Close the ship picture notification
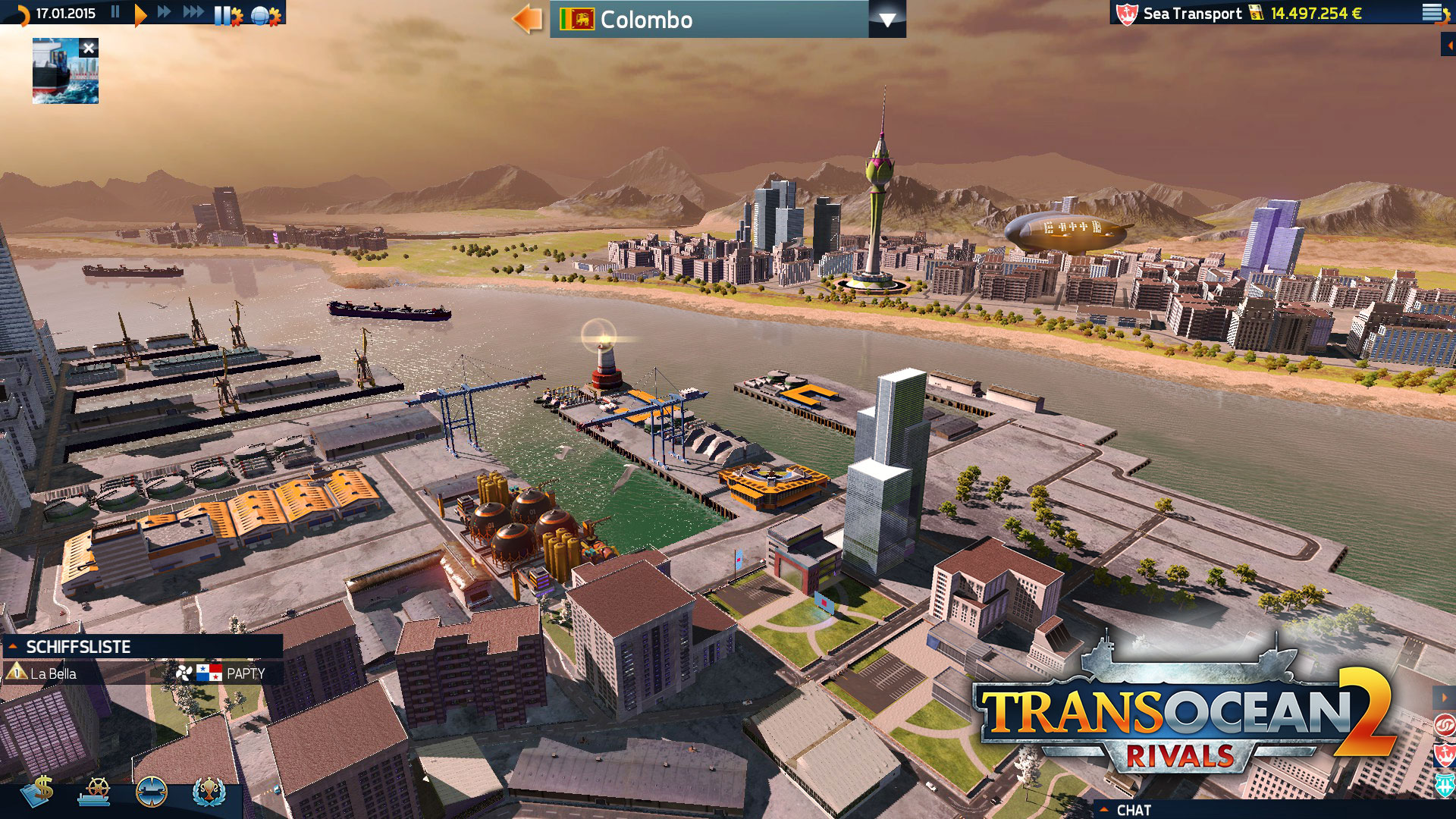The image size is (1456, 819). click(x=89, y=49)
